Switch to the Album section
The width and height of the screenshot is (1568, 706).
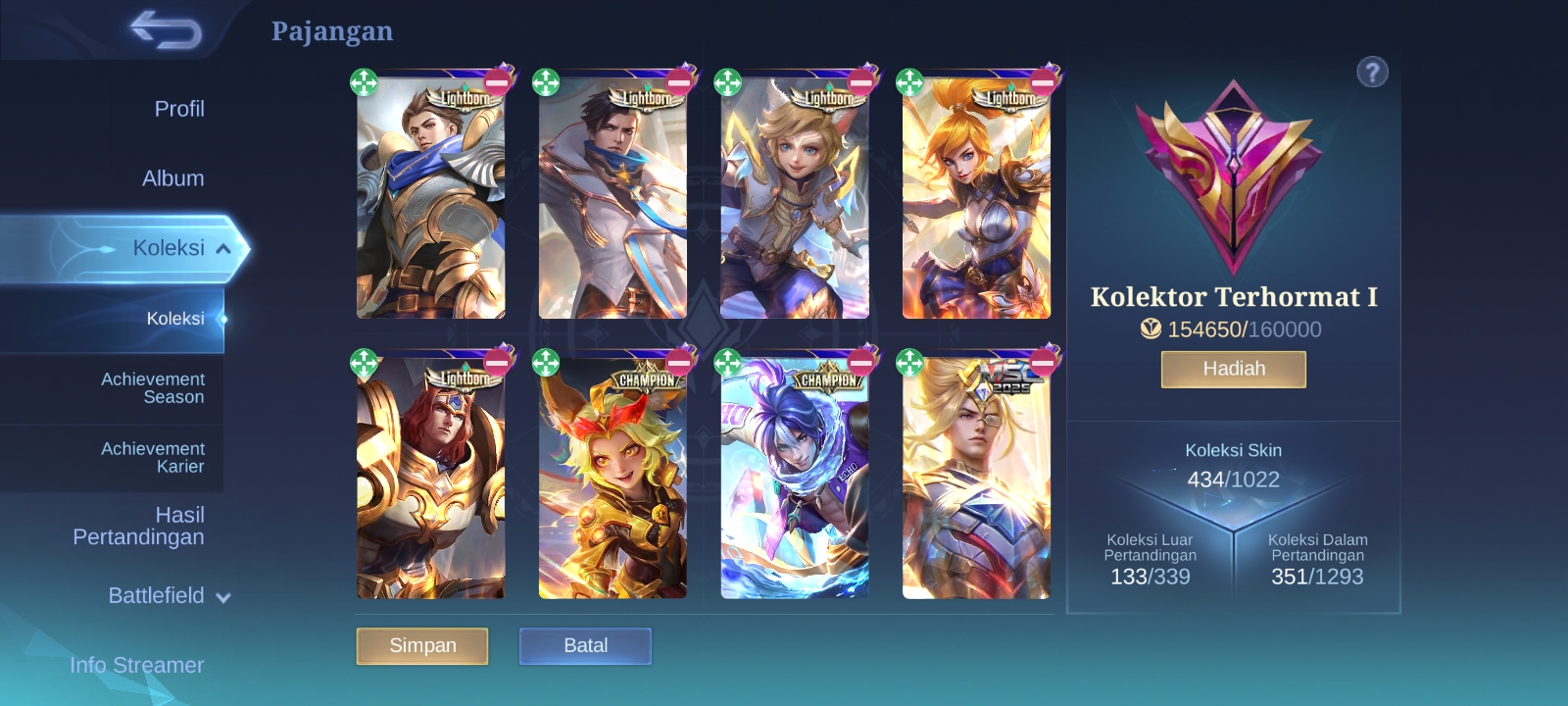click(x=172, y=178)
